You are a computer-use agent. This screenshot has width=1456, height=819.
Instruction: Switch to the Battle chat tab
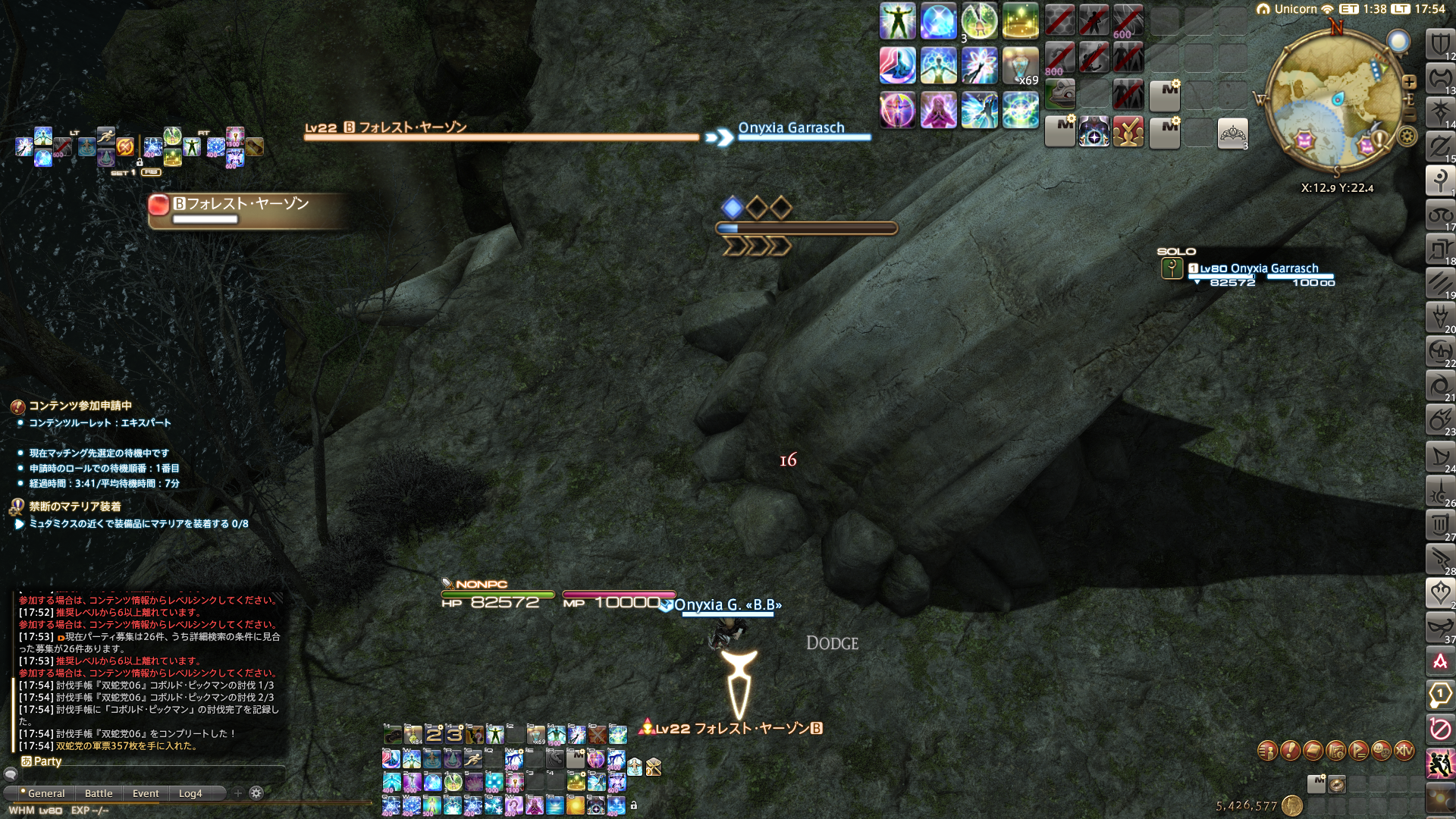[x=99, y=793]
